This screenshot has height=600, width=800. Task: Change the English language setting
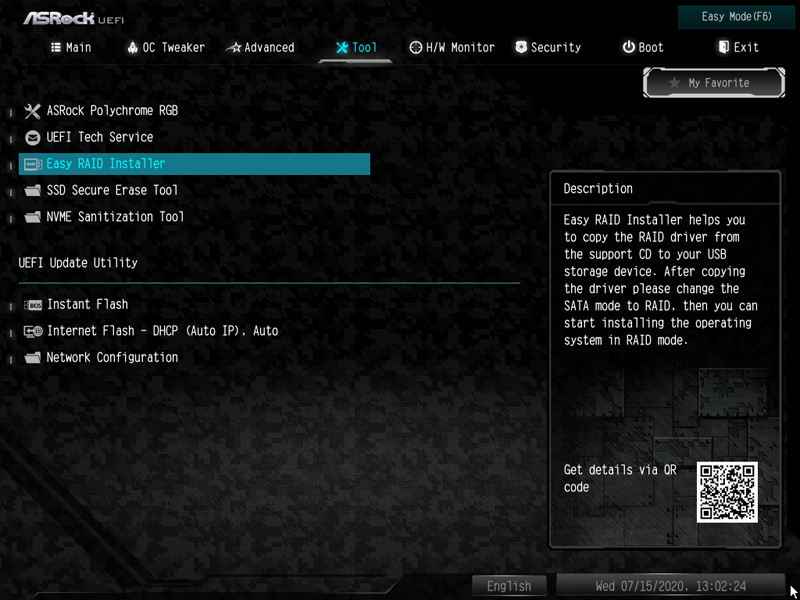tap(509, 586)
